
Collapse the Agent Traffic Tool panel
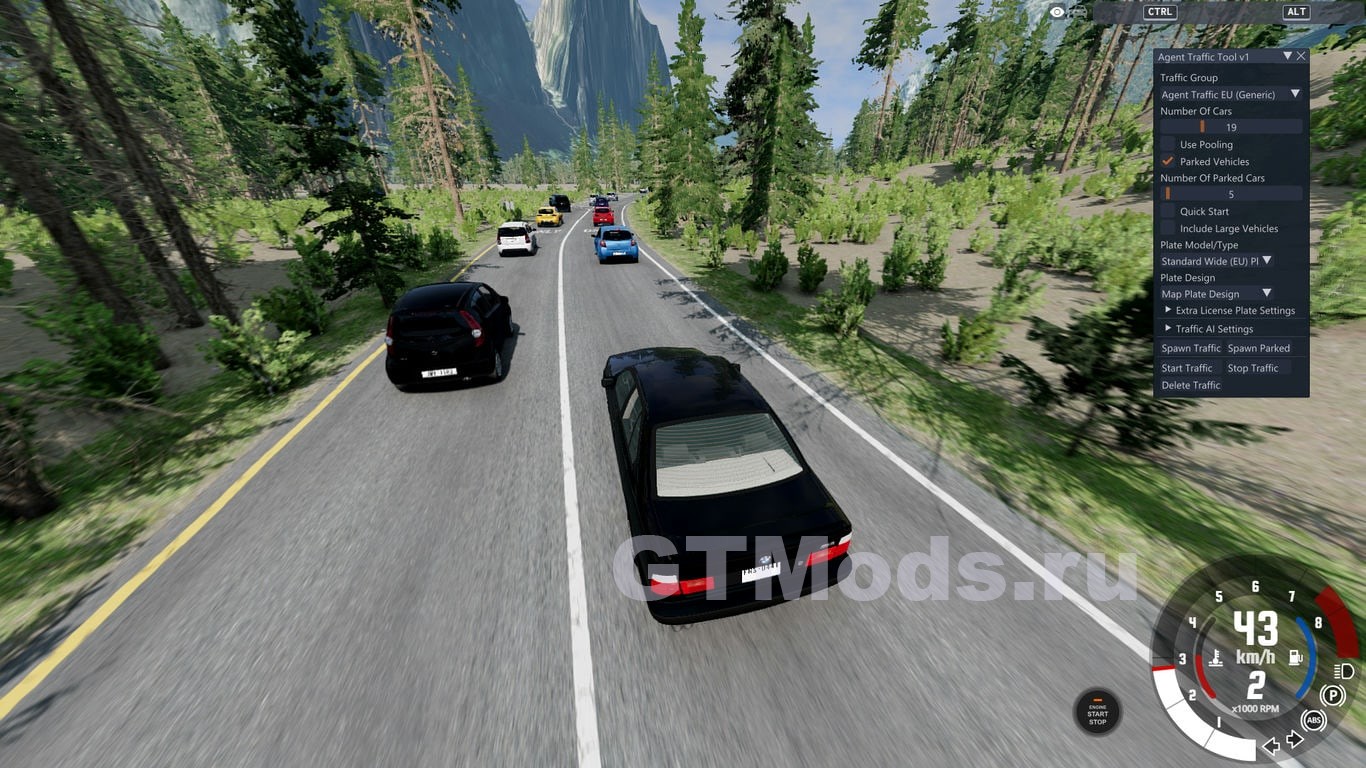click(1288, 57)
